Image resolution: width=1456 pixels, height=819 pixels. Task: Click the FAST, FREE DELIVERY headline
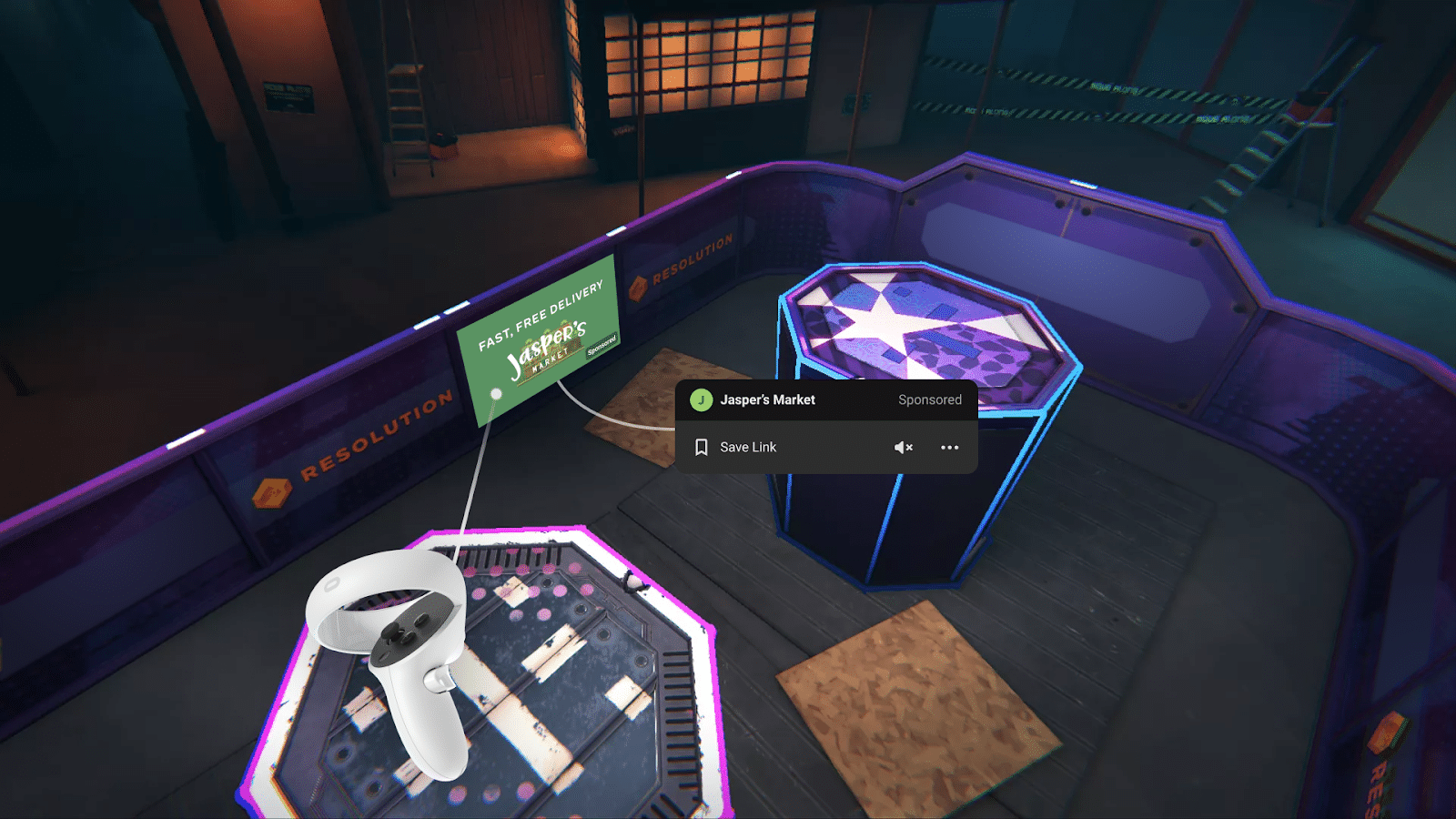pos(541,314)
